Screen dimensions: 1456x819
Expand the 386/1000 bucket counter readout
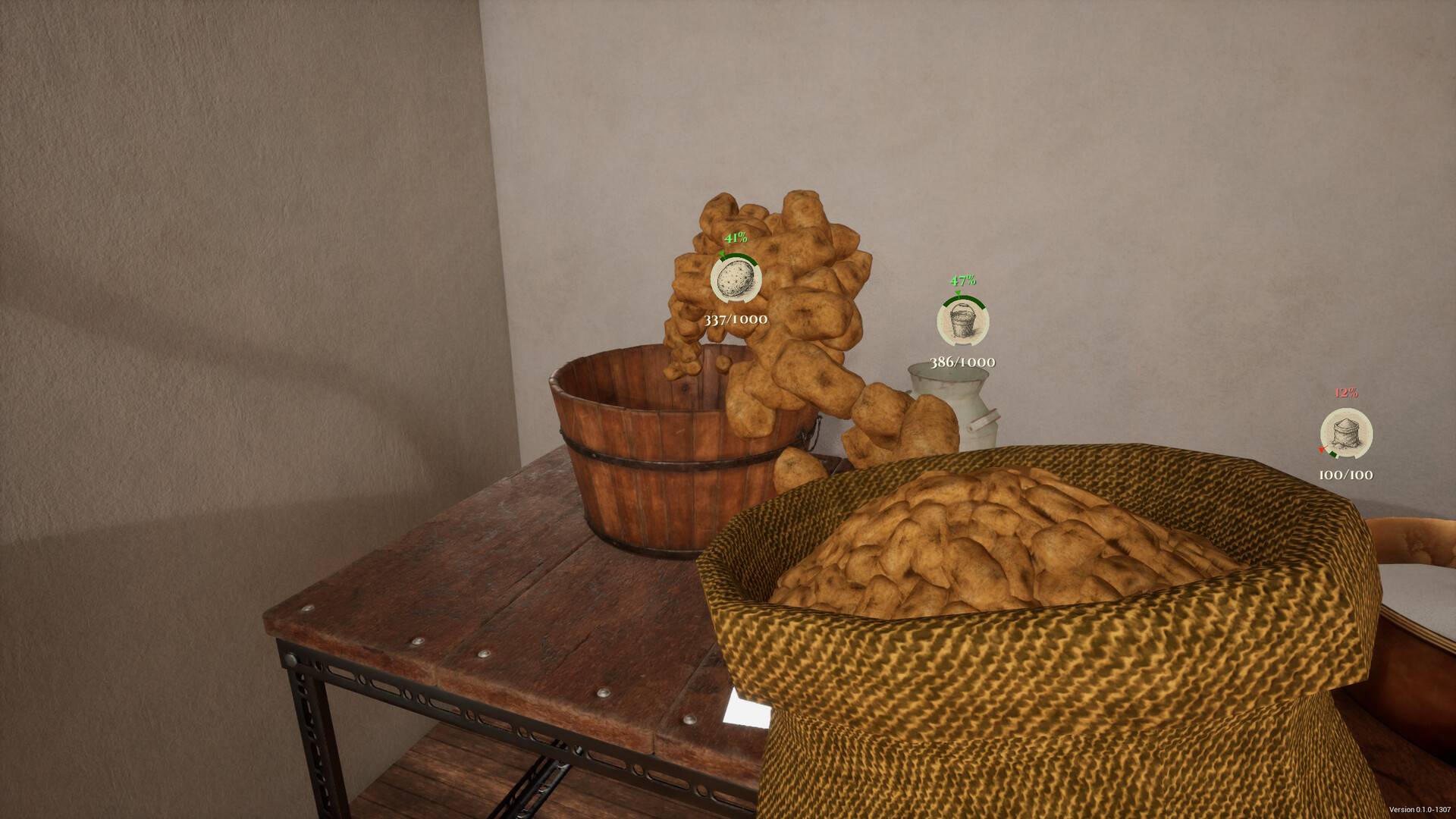(x=963, y=362)
